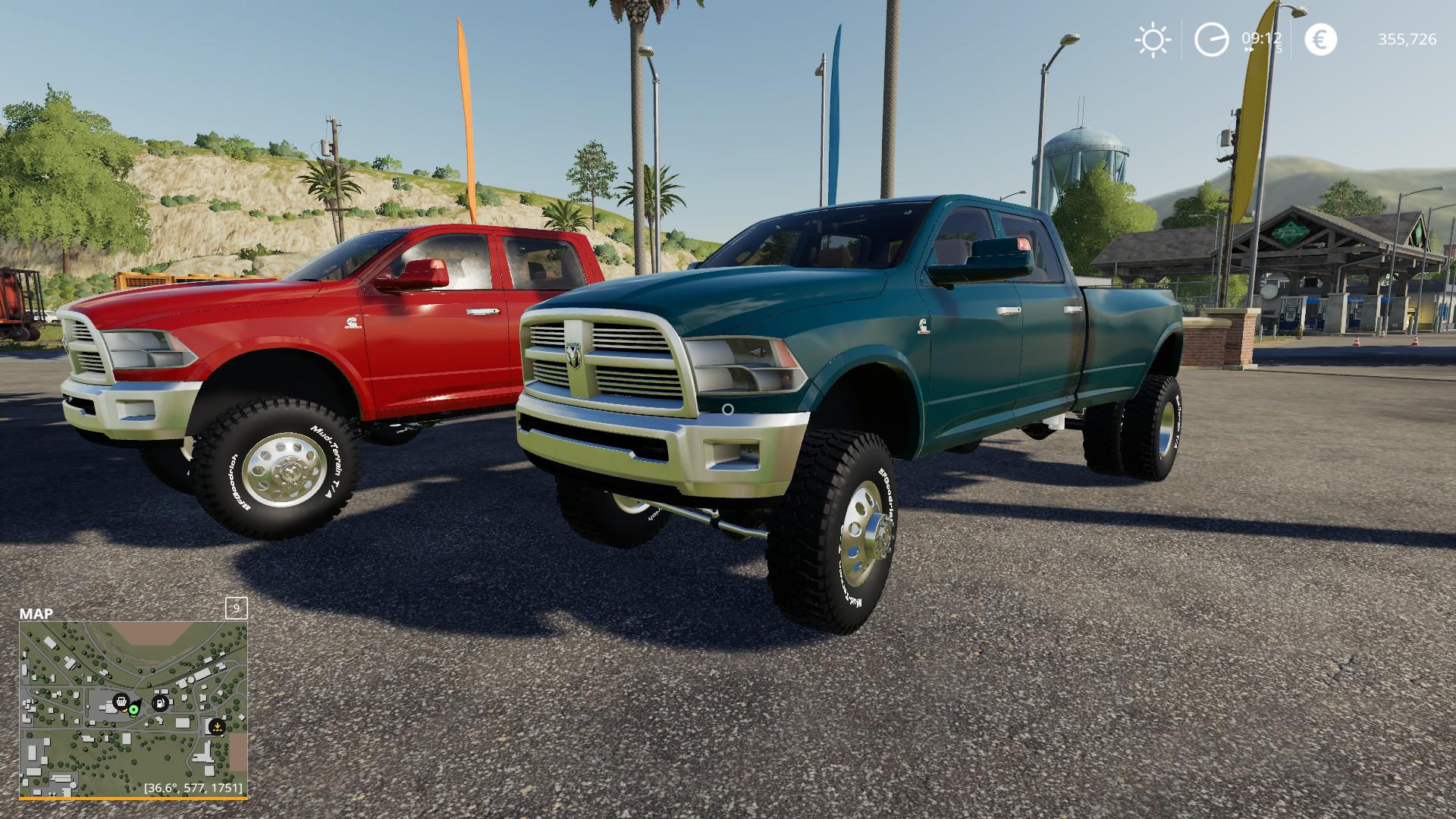Select the fuel pump marker on minimap
The width and height of the screenshot is (1456, 819).
tap(161, 702)
